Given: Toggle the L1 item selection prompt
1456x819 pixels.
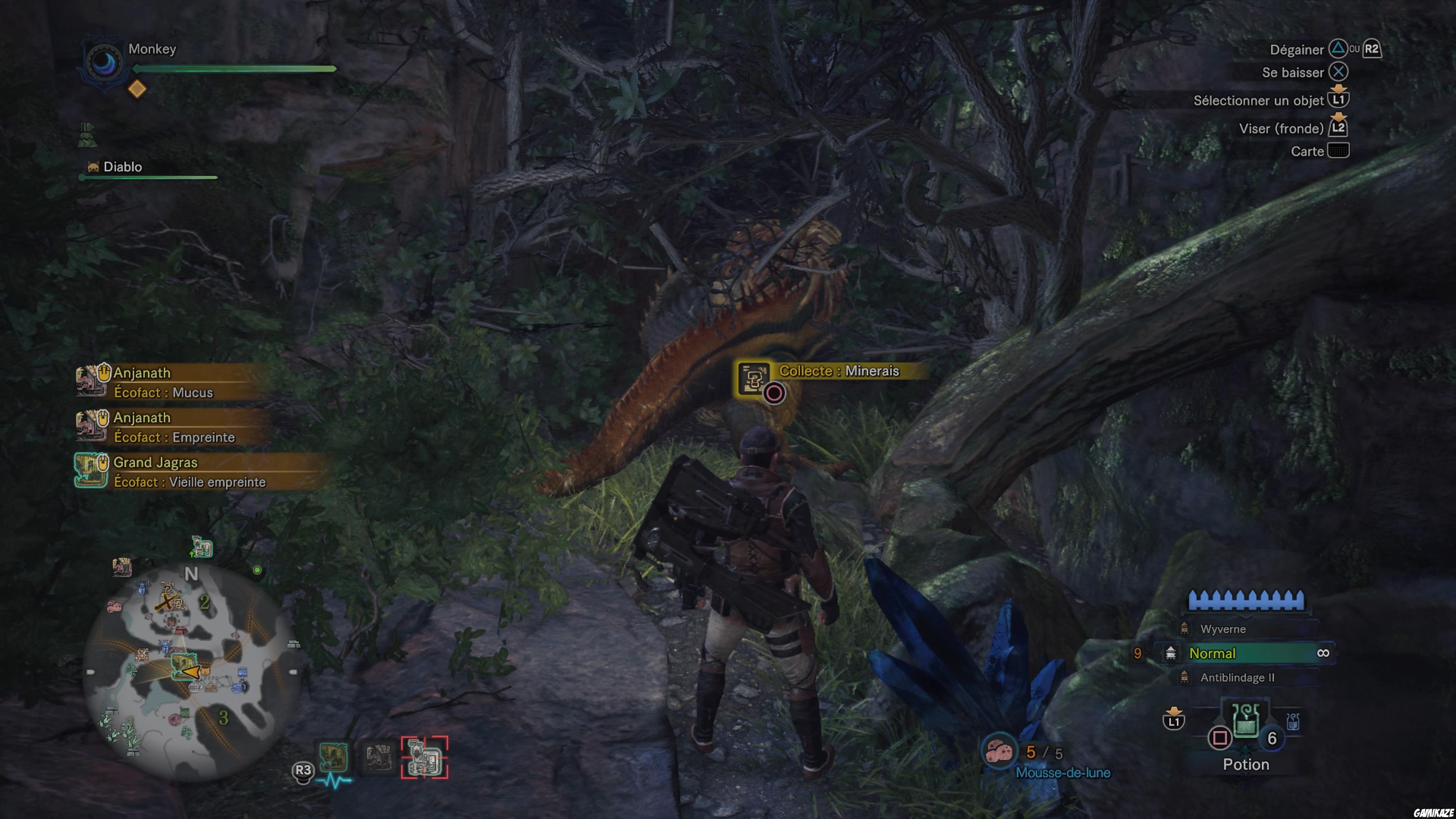Looking at the screenshot, I should coord(1340,99).
